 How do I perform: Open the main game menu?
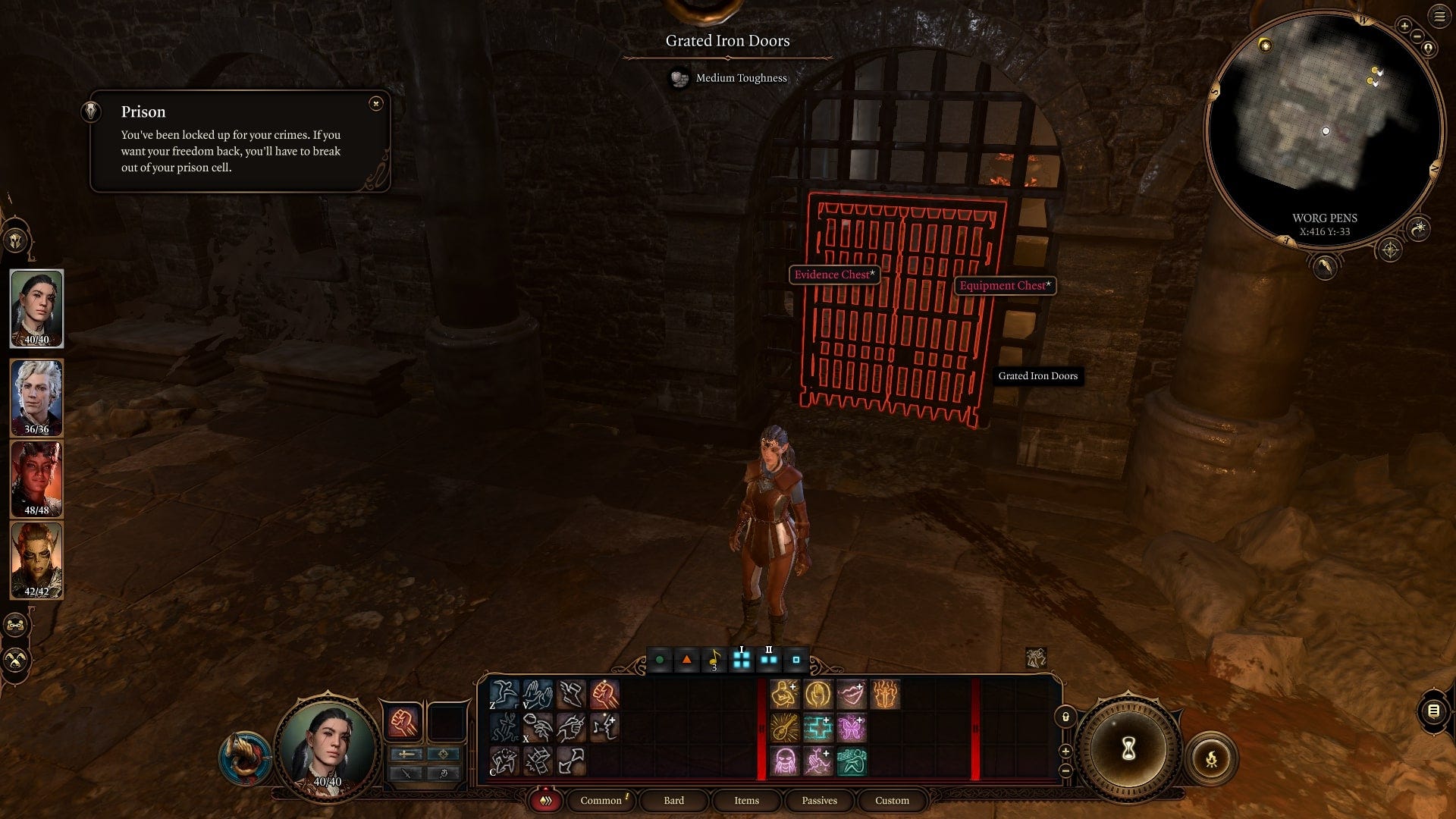pyautogui.click(x=1439, y=17)
